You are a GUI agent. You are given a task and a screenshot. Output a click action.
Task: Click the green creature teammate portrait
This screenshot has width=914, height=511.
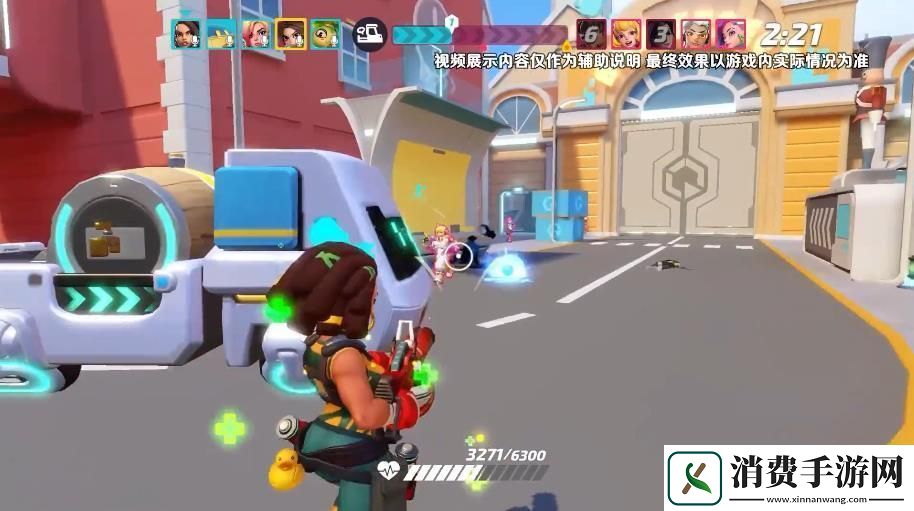coord(324,35)
